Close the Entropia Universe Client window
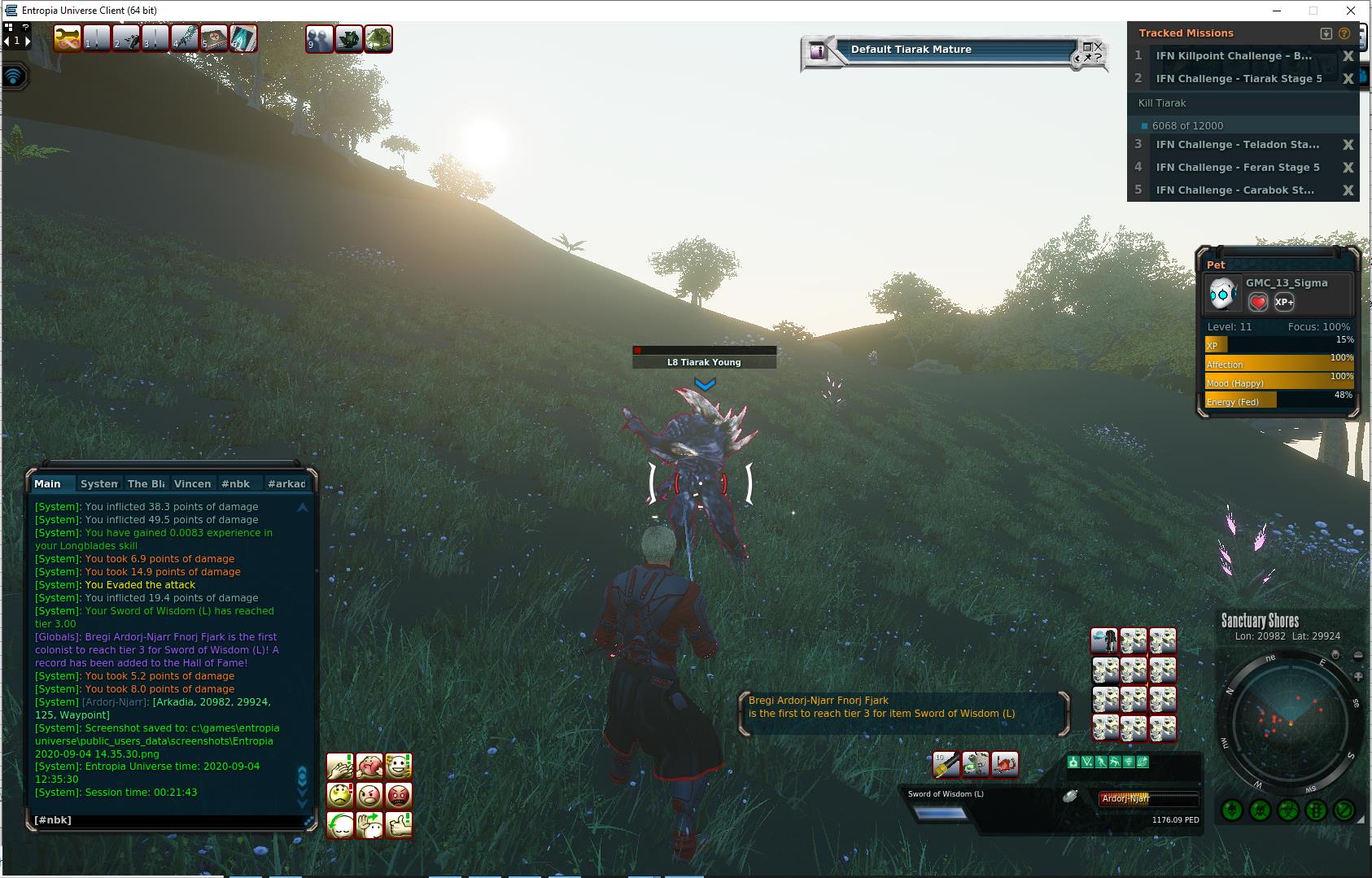The height and width of the screenshot is (878, 1372). click(1351, 11)
